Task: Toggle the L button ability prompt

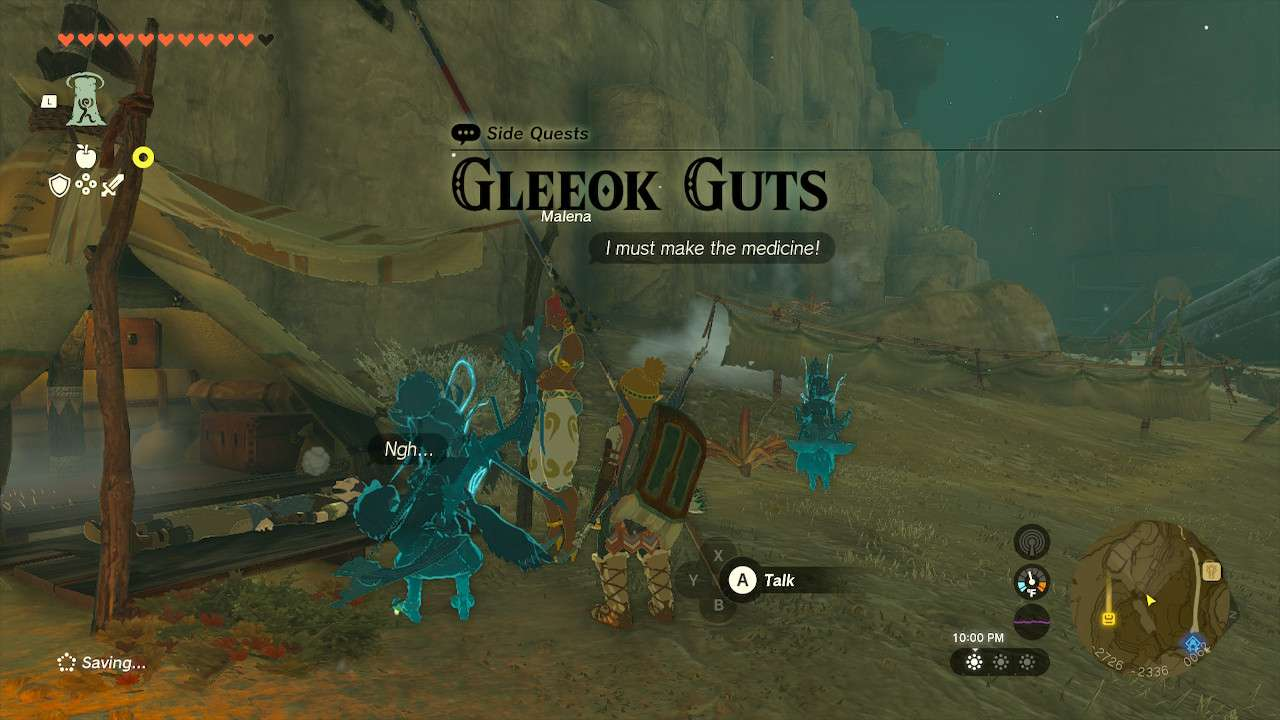Action: click(48, 101)
